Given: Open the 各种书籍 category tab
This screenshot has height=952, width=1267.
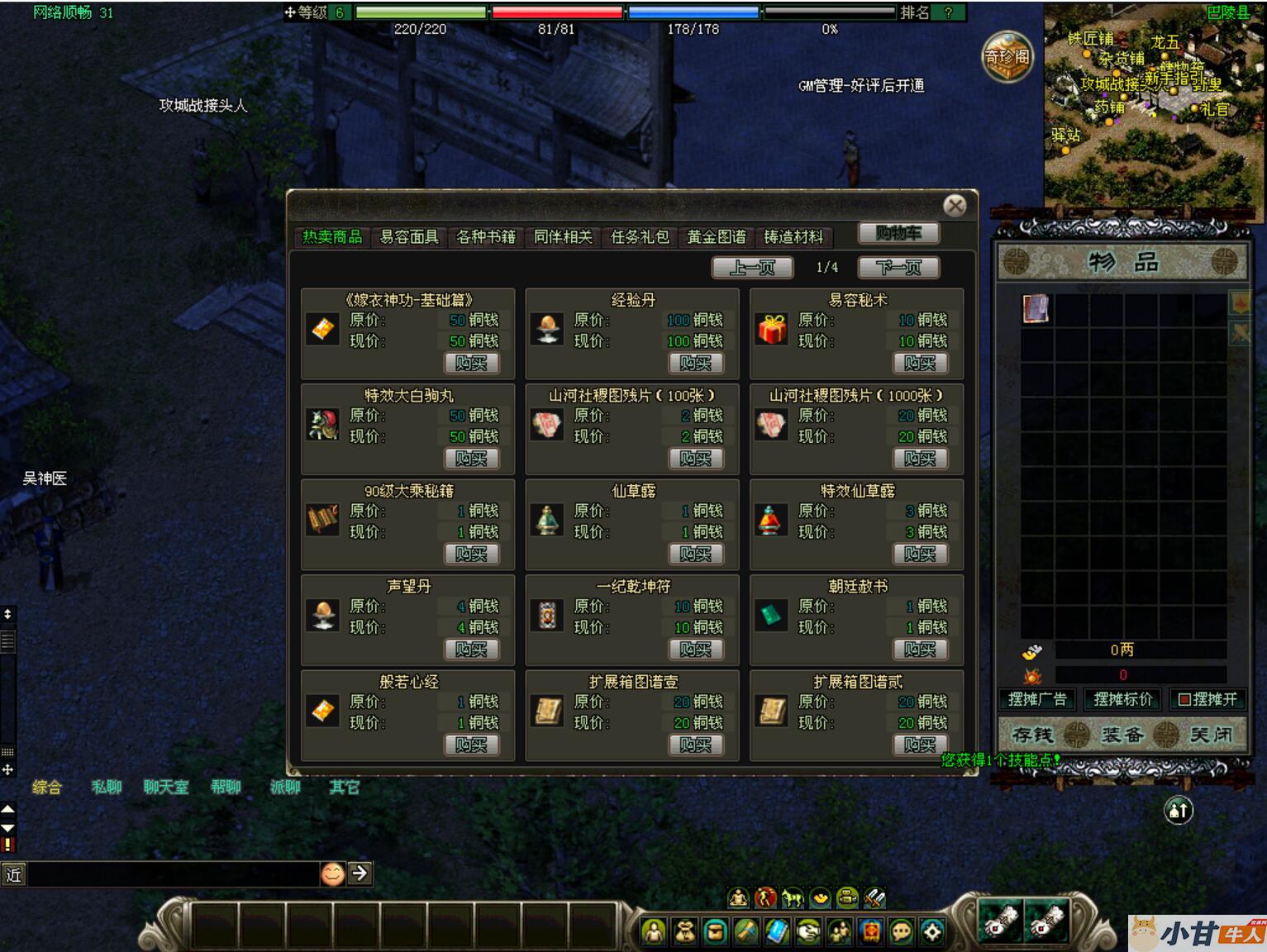Looking at the screenshot, I should (486, 237).
